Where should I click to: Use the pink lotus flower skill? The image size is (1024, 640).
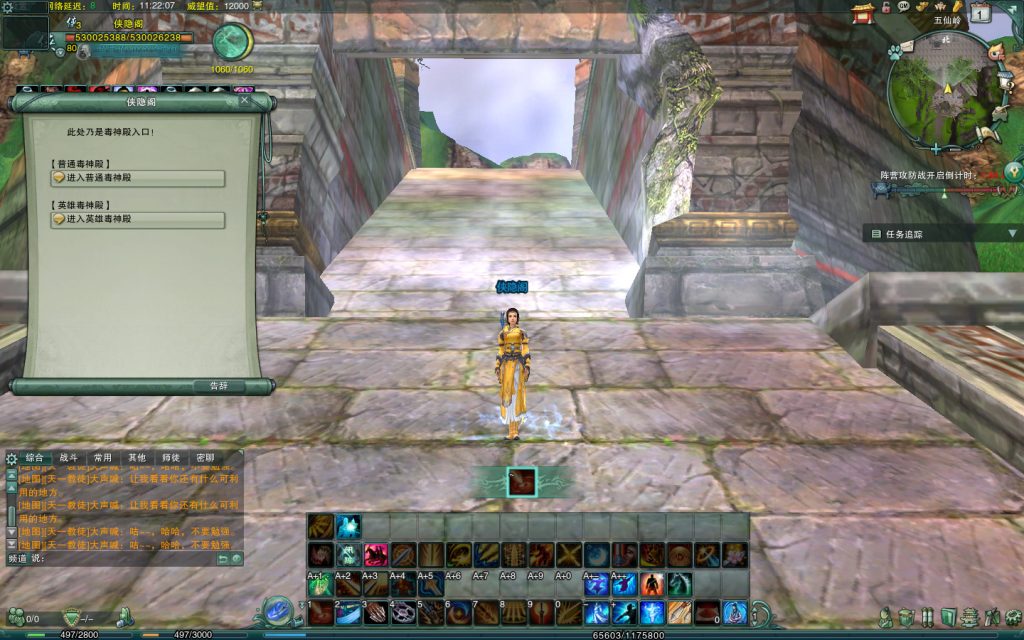click(x=734, y=554)
